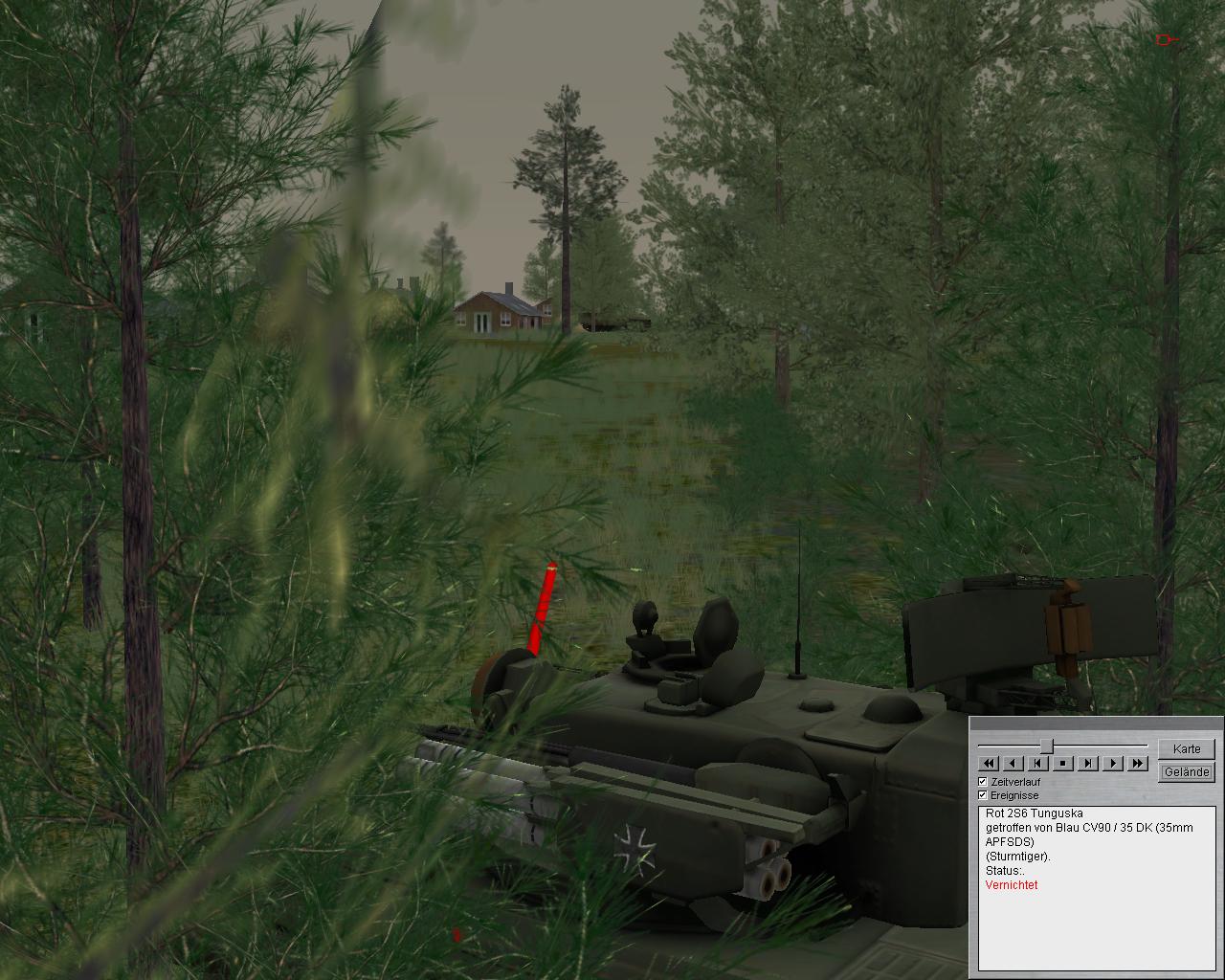Click the replay timeline slider handle
Image resolution: width=1225 pixels, height=980 pixels.
pyautogui.click(x=1047, y=746)
